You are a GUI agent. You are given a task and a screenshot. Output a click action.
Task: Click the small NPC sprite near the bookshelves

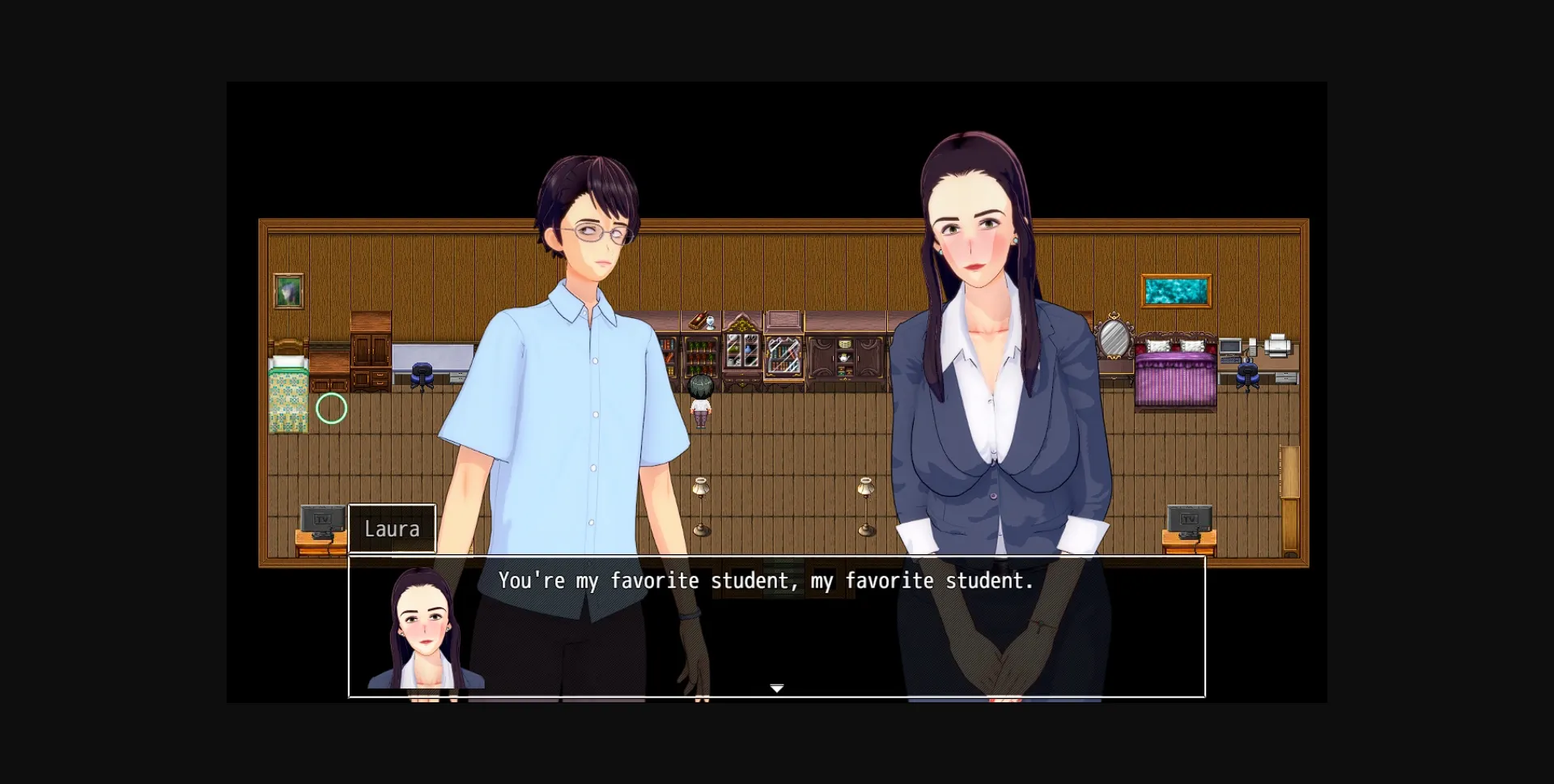700,400
